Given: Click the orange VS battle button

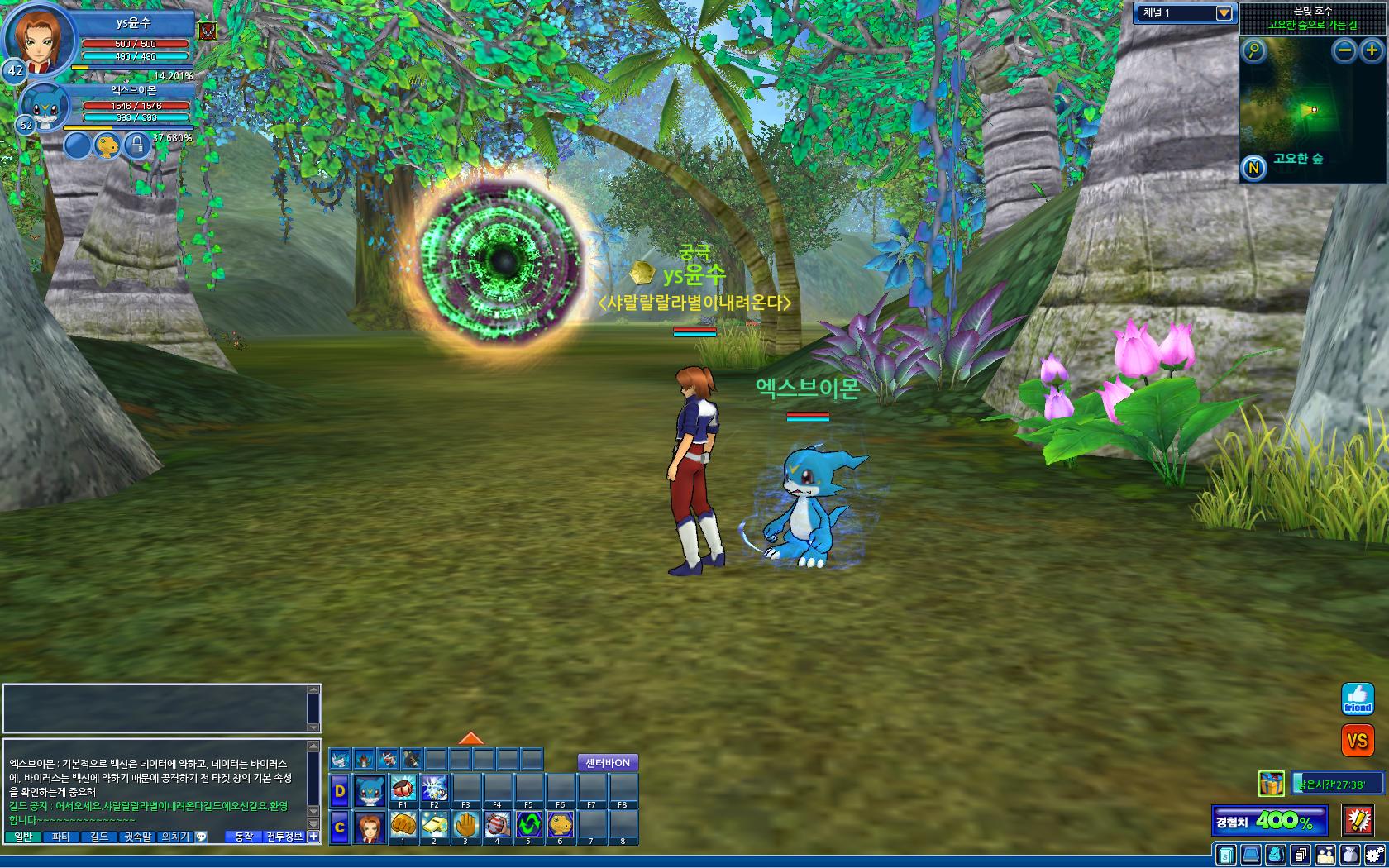Looking at the screenshot, I should (1357, 741).
